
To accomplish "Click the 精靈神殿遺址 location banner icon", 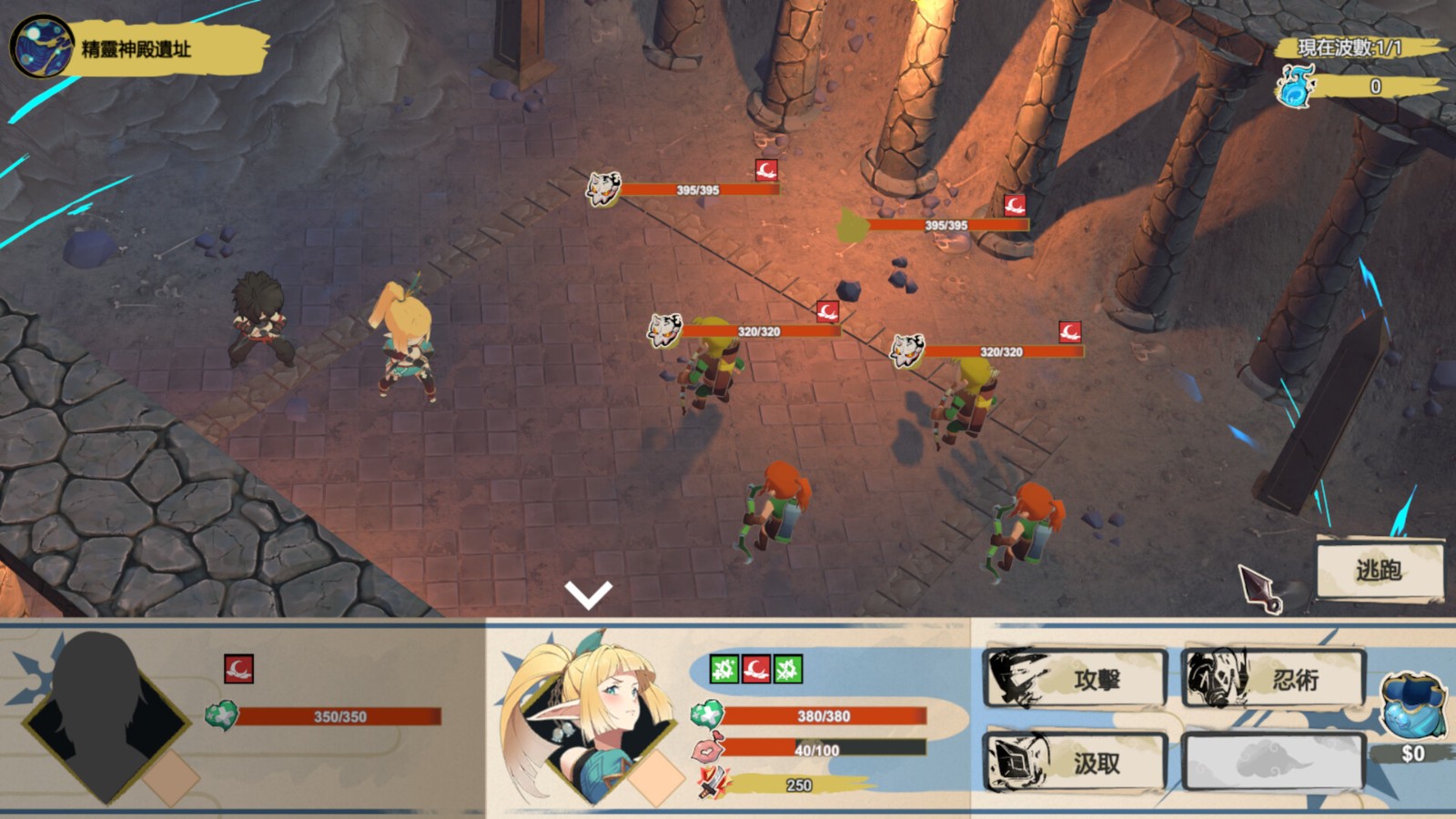I will [42, 46].
